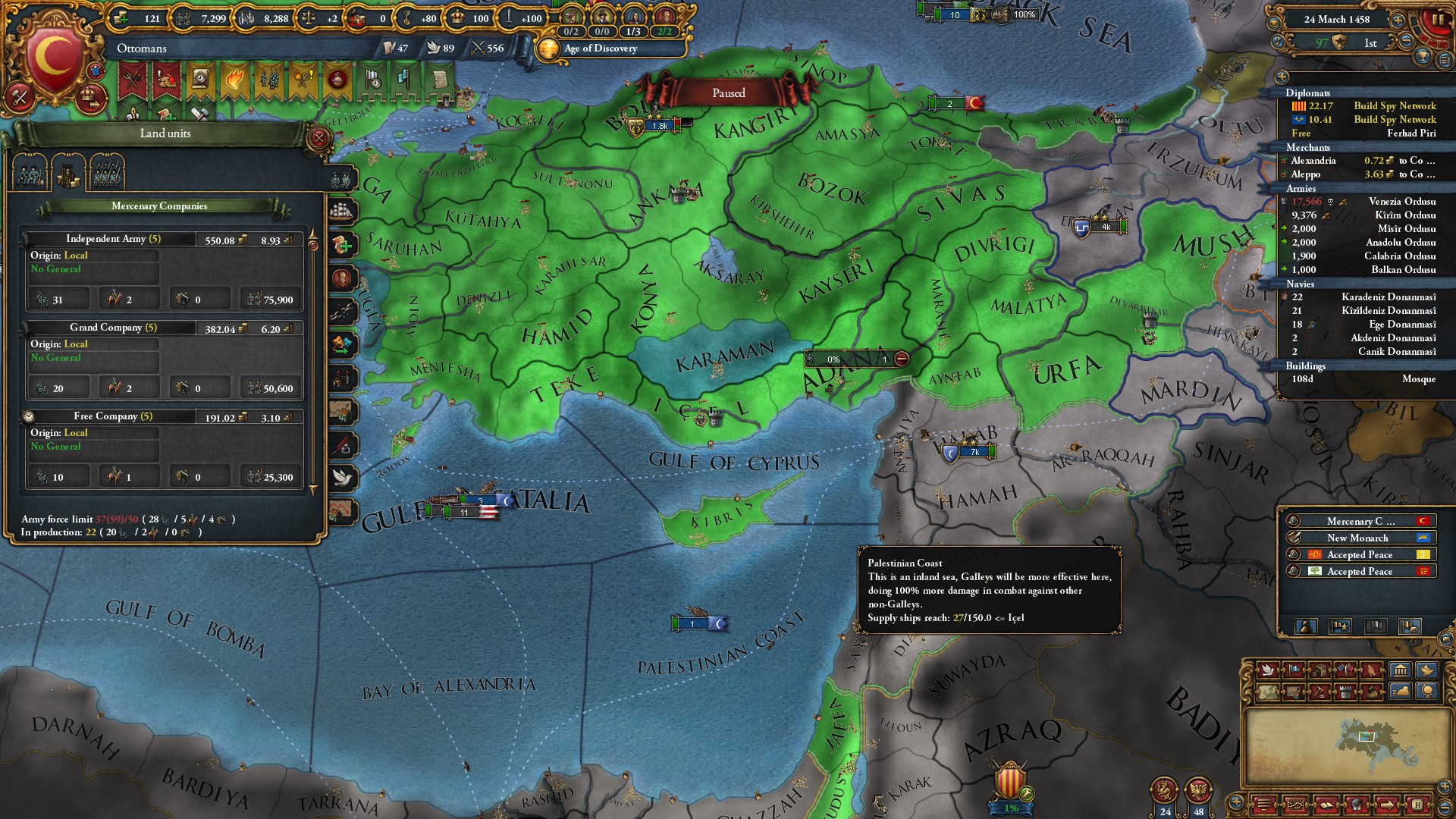Open the naval units ship tab

pyautogui.click(x=343, y=210)
